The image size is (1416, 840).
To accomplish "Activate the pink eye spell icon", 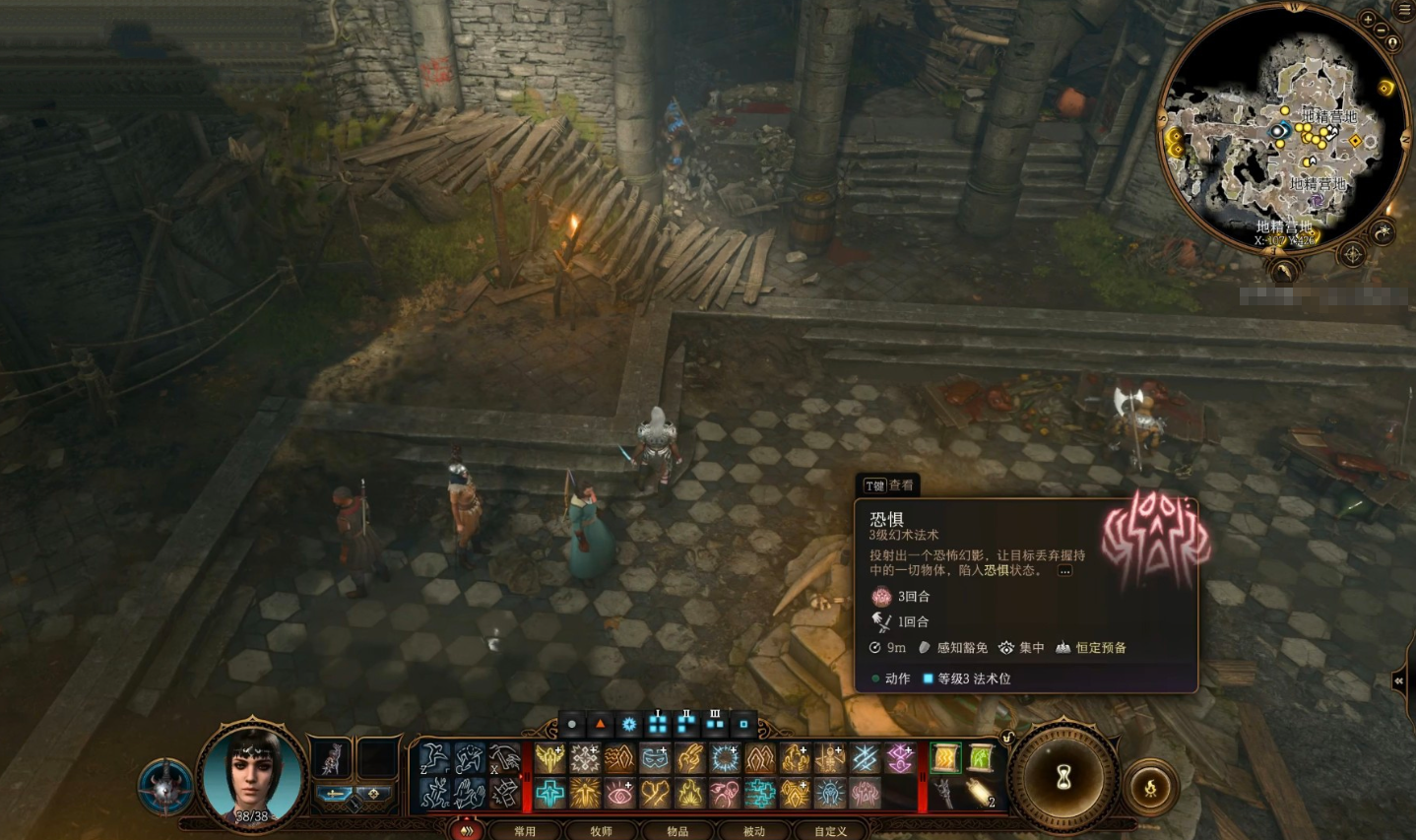I will point(619,792).
